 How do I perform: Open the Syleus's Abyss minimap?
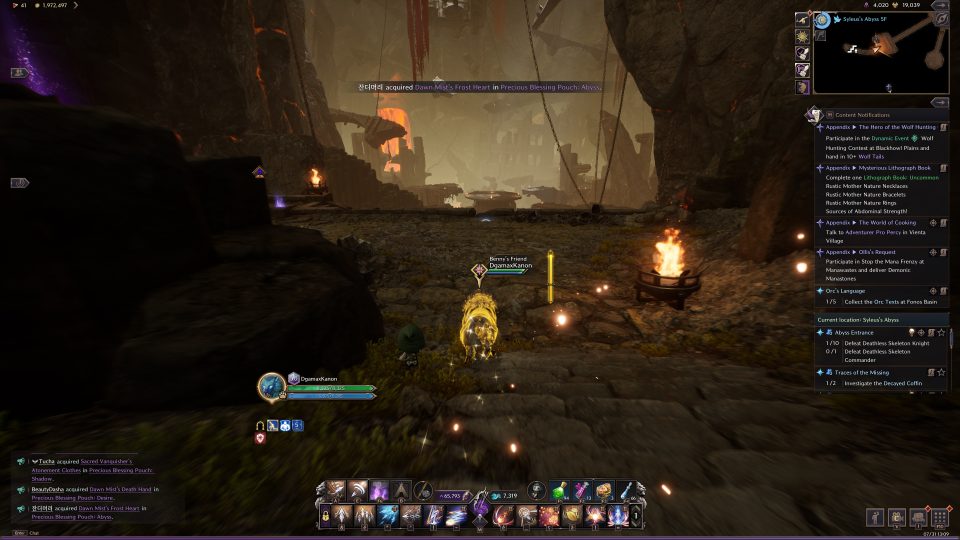[x=880, y=53]
